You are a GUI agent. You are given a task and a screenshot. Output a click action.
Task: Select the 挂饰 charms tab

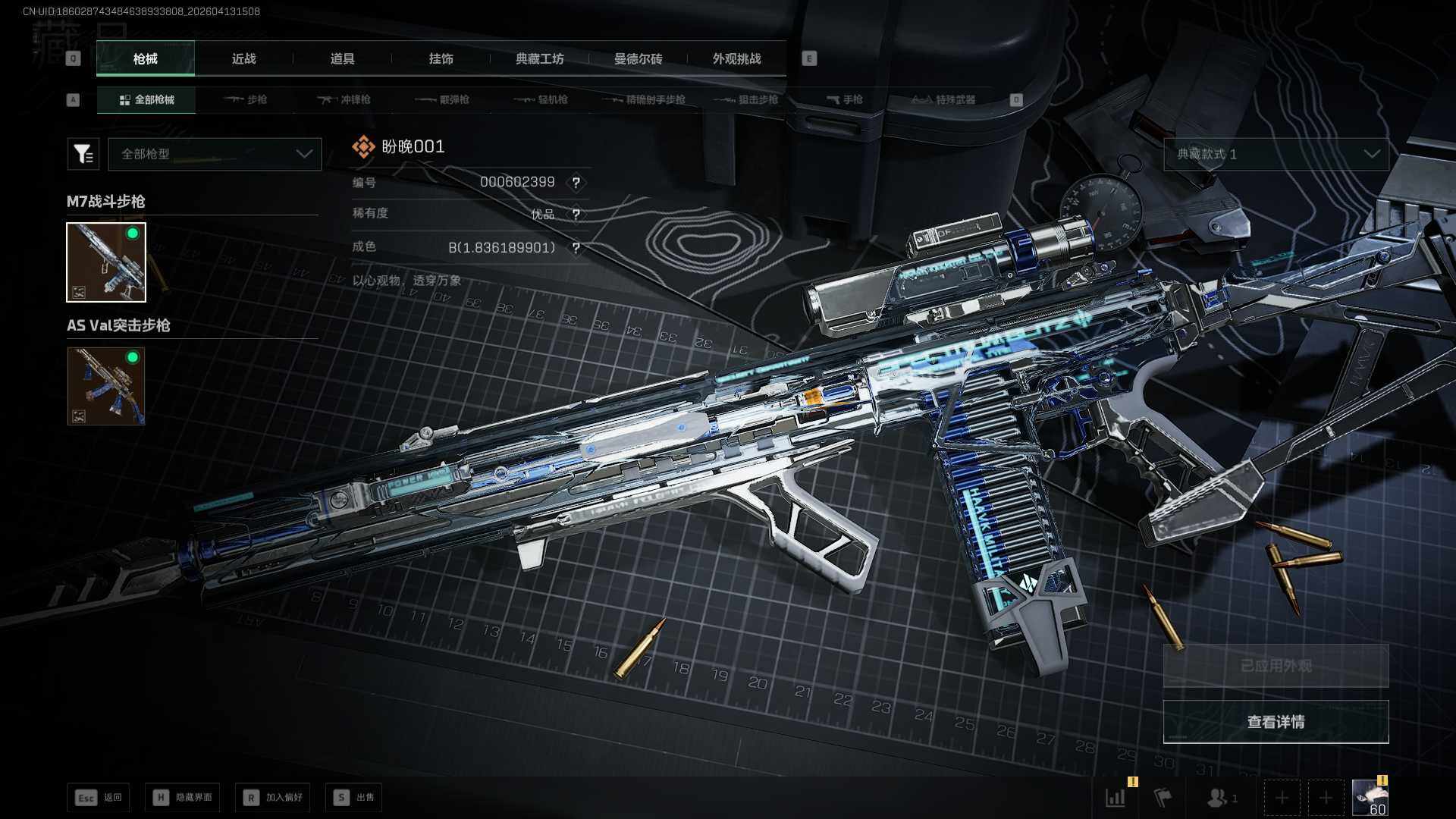pyautogui.click(x=441, y=59)
